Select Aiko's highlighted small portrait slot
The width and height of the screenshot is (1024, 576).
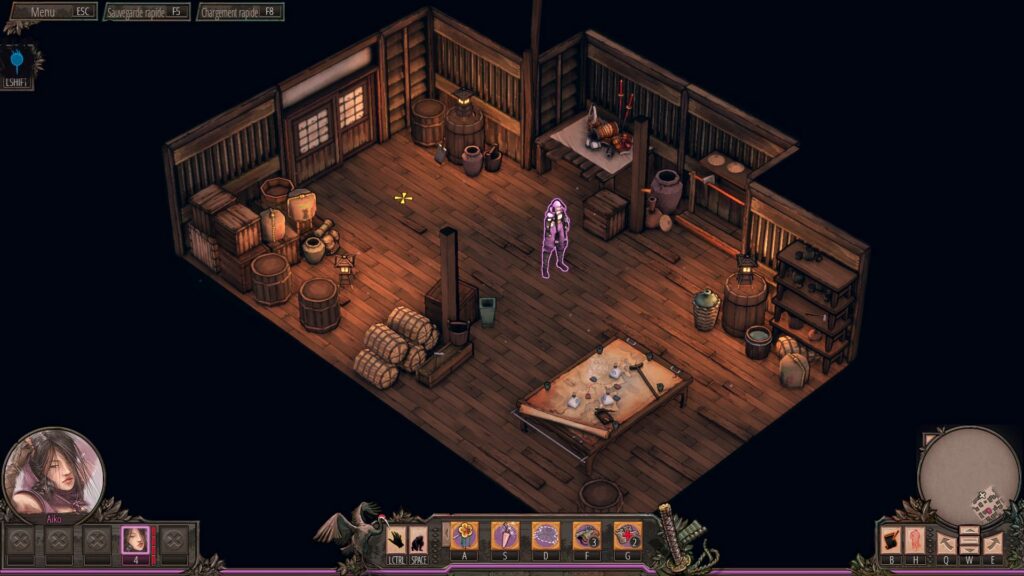pos(135,541)
